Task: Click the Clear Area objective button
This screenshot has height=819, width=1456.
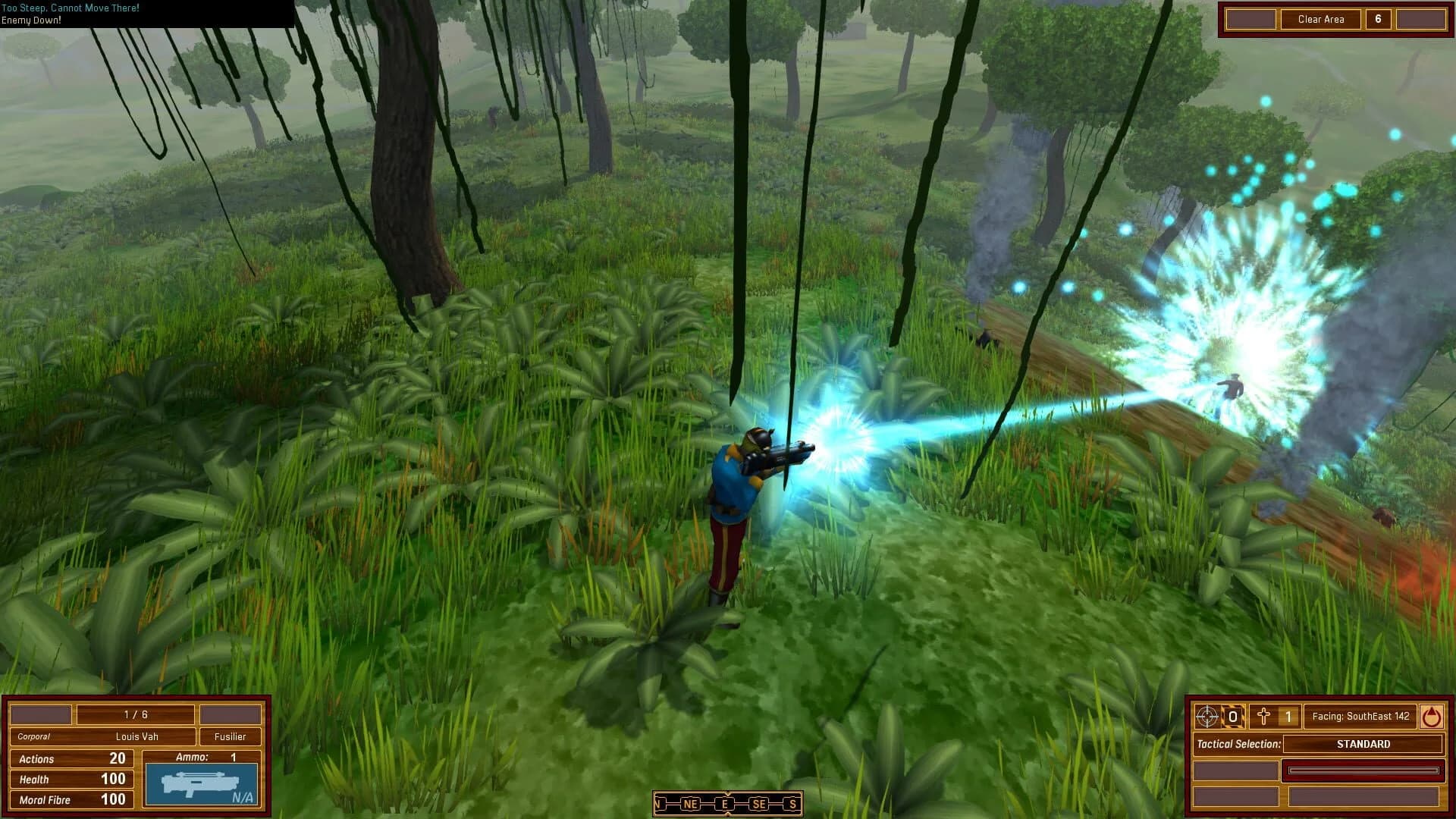Action: pyautogui.click(x=1320, y=19)
